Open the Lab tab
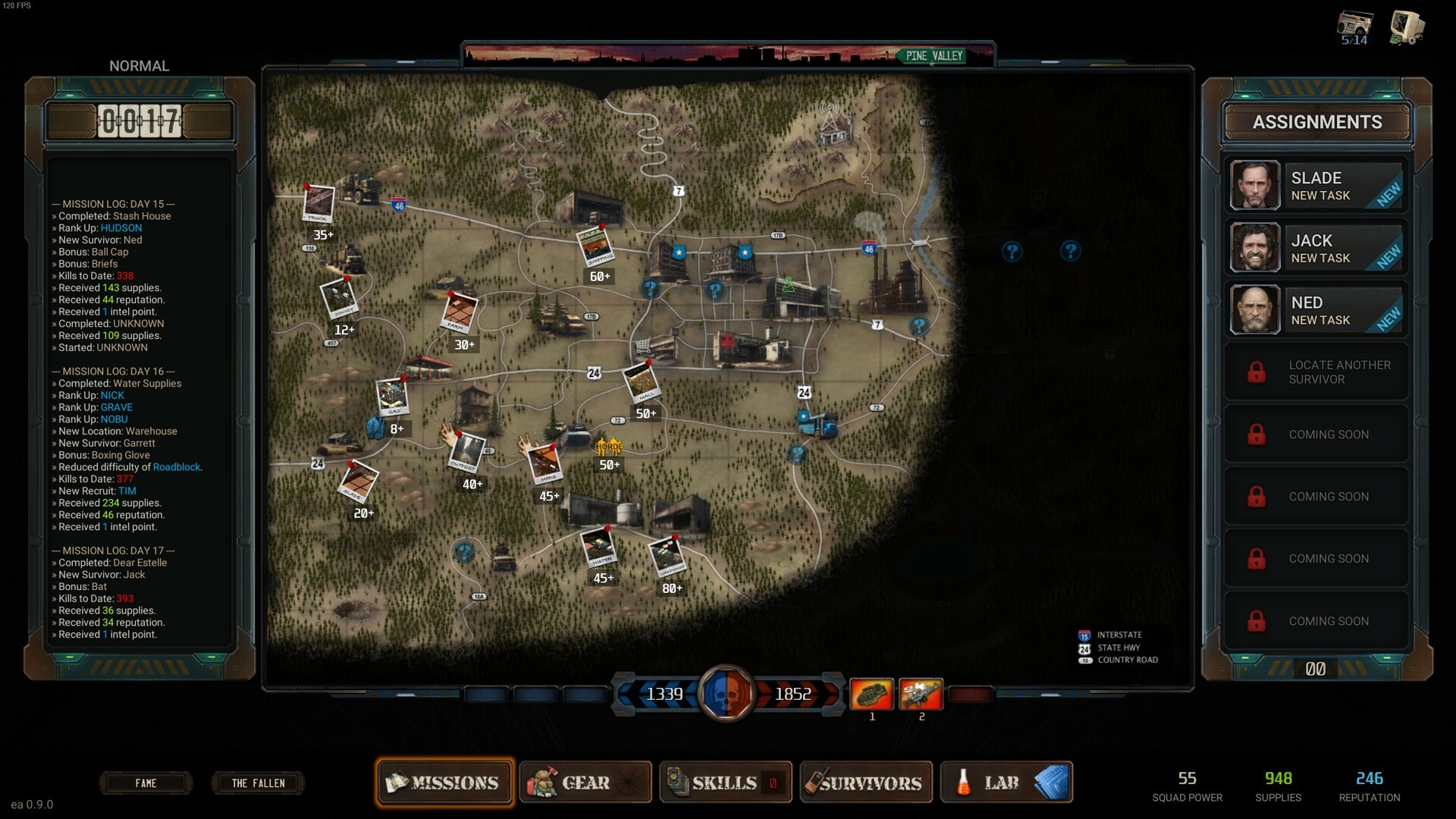 pos(1006,783)
